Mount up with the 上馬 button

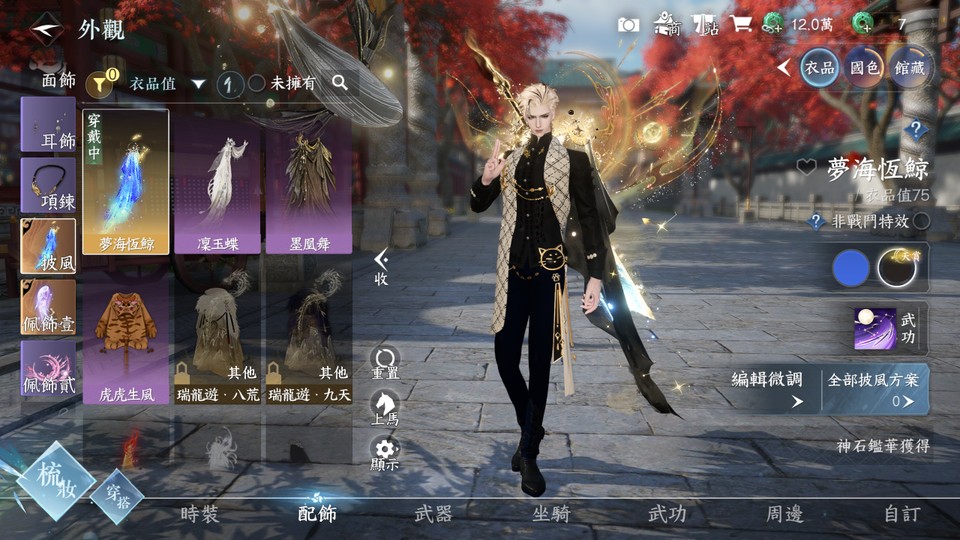pos(385,406)
